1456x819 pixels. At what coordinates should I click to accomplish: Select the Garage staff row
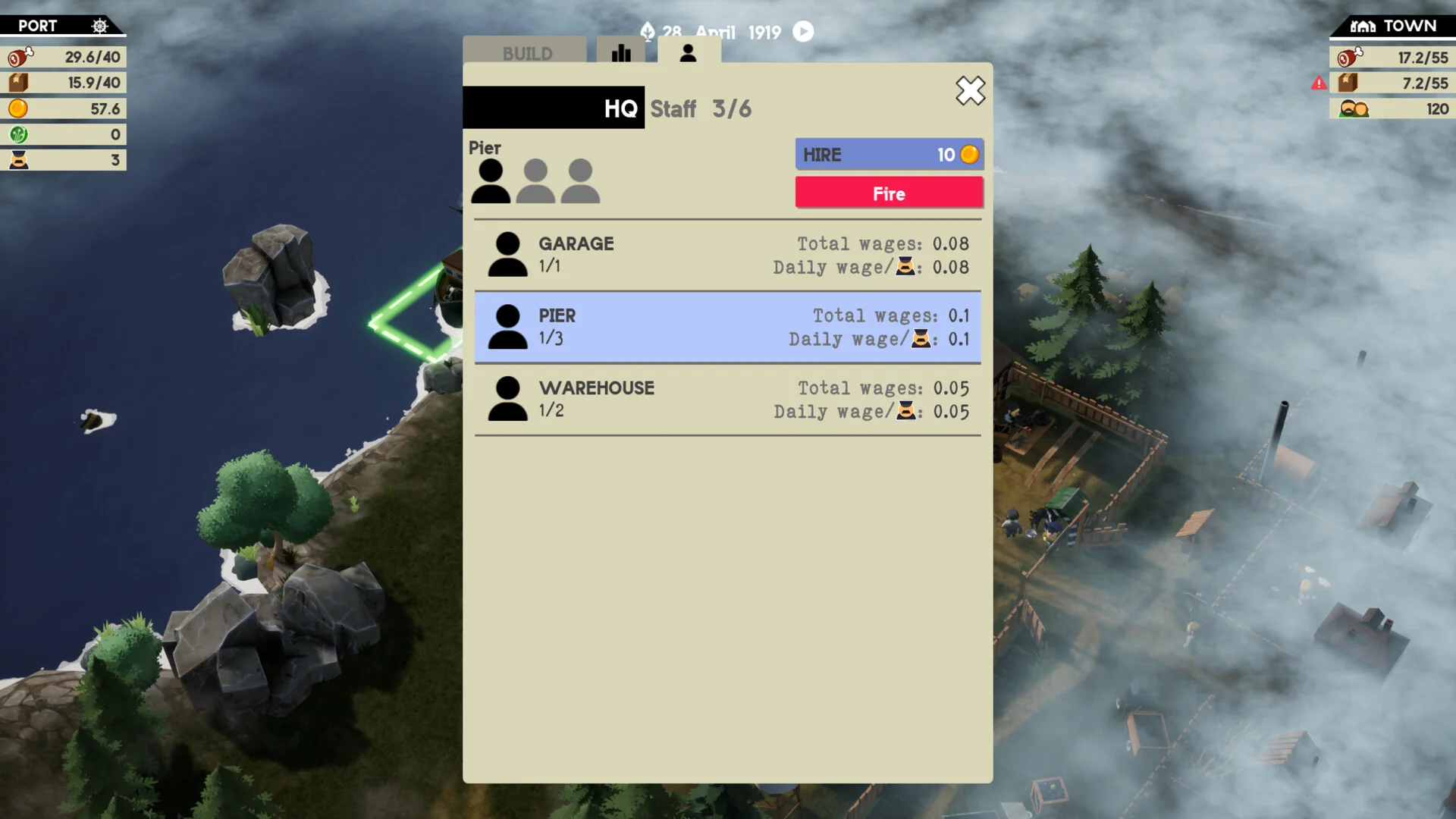click(727, 255)
